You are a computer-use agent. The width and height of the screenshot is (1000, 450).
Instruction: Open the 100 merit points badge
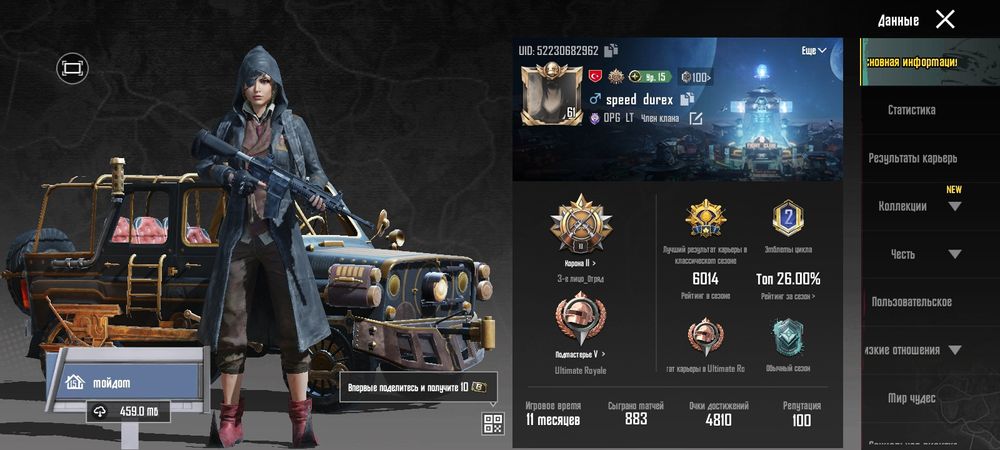click(696, 76)
